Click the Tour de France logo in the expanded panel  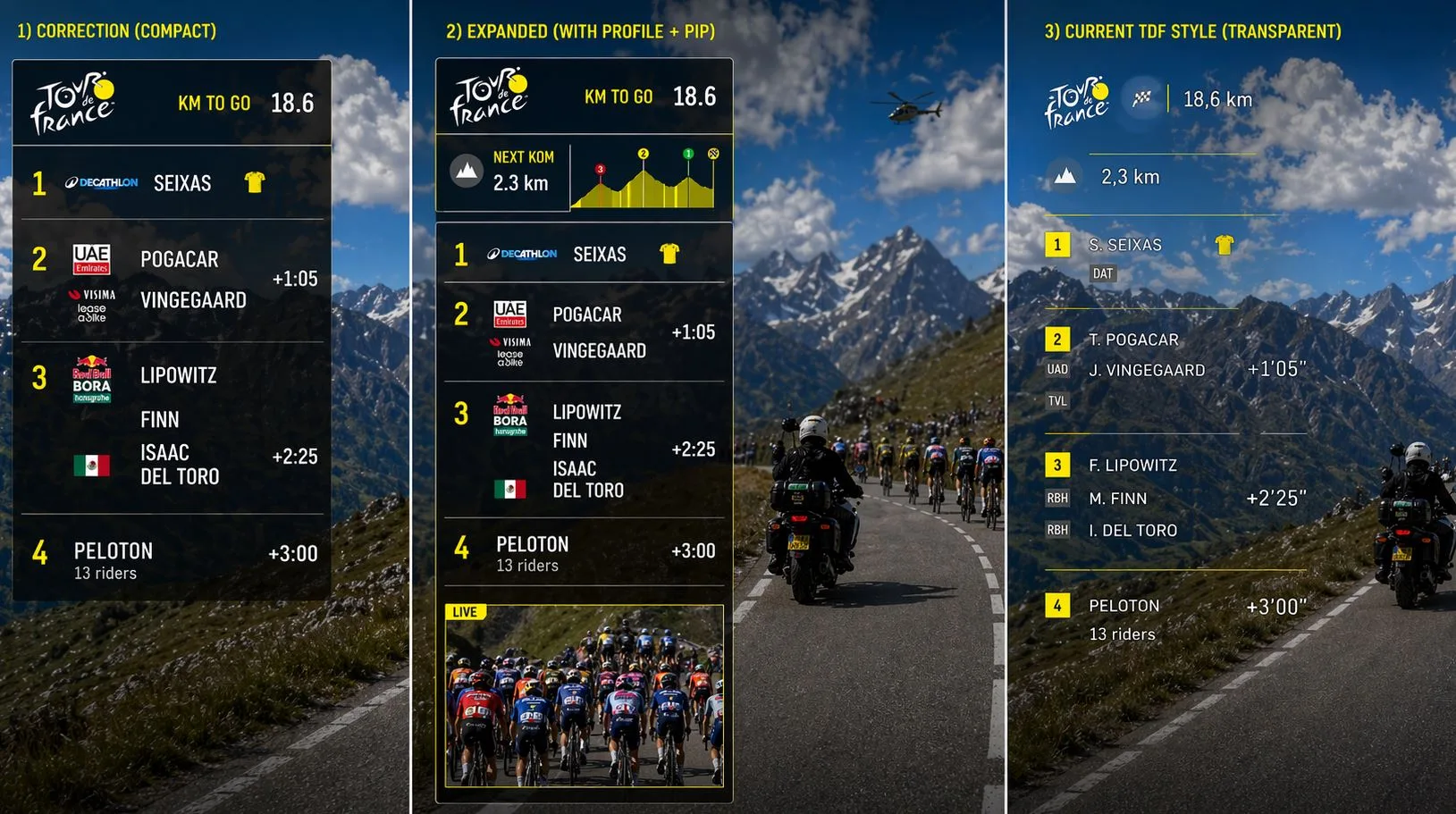tap(489, 97)
